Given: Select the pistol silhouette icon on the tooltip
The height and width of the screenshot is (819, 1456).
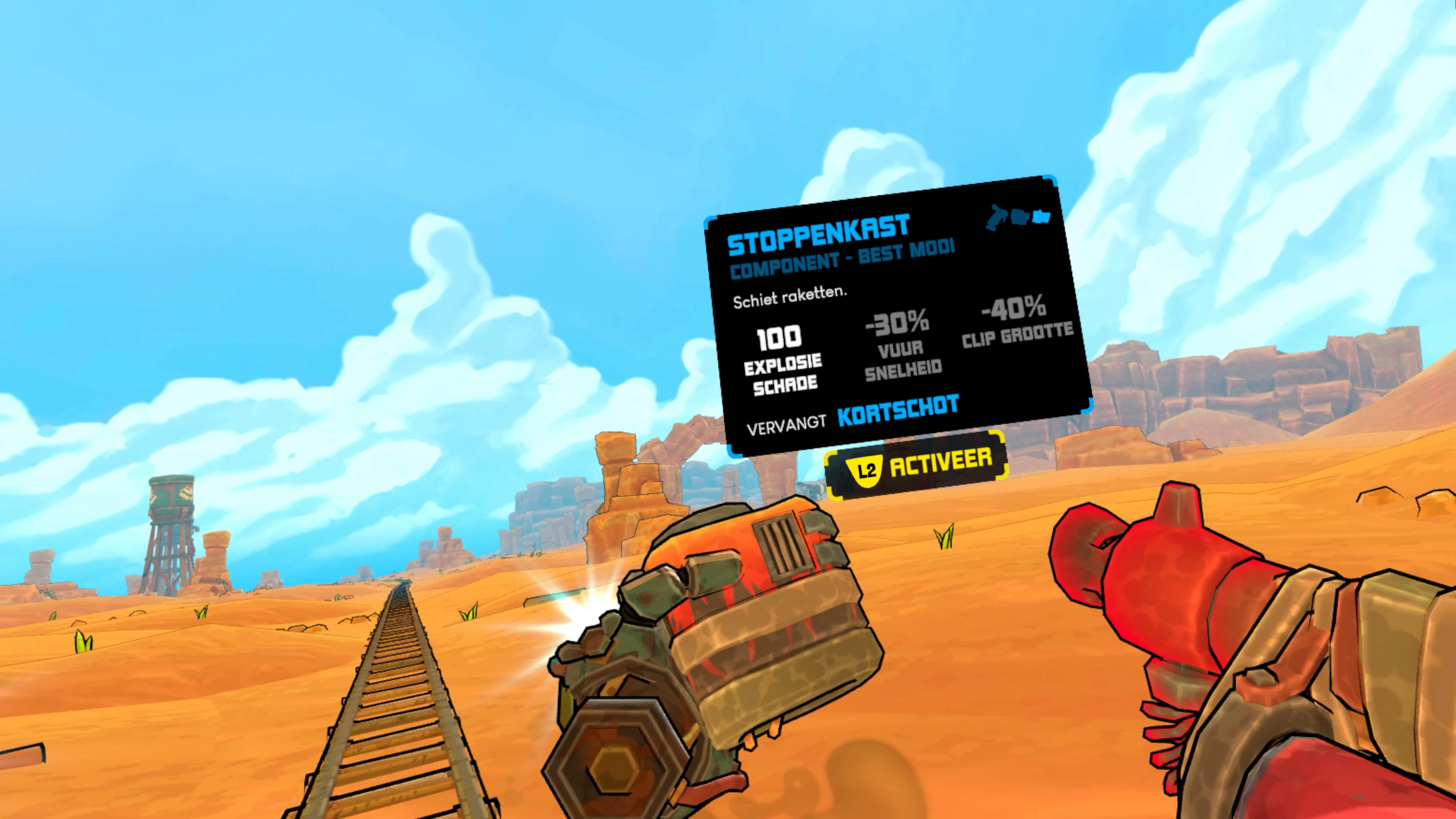Looking at the screenshot, I should [996, 216].
